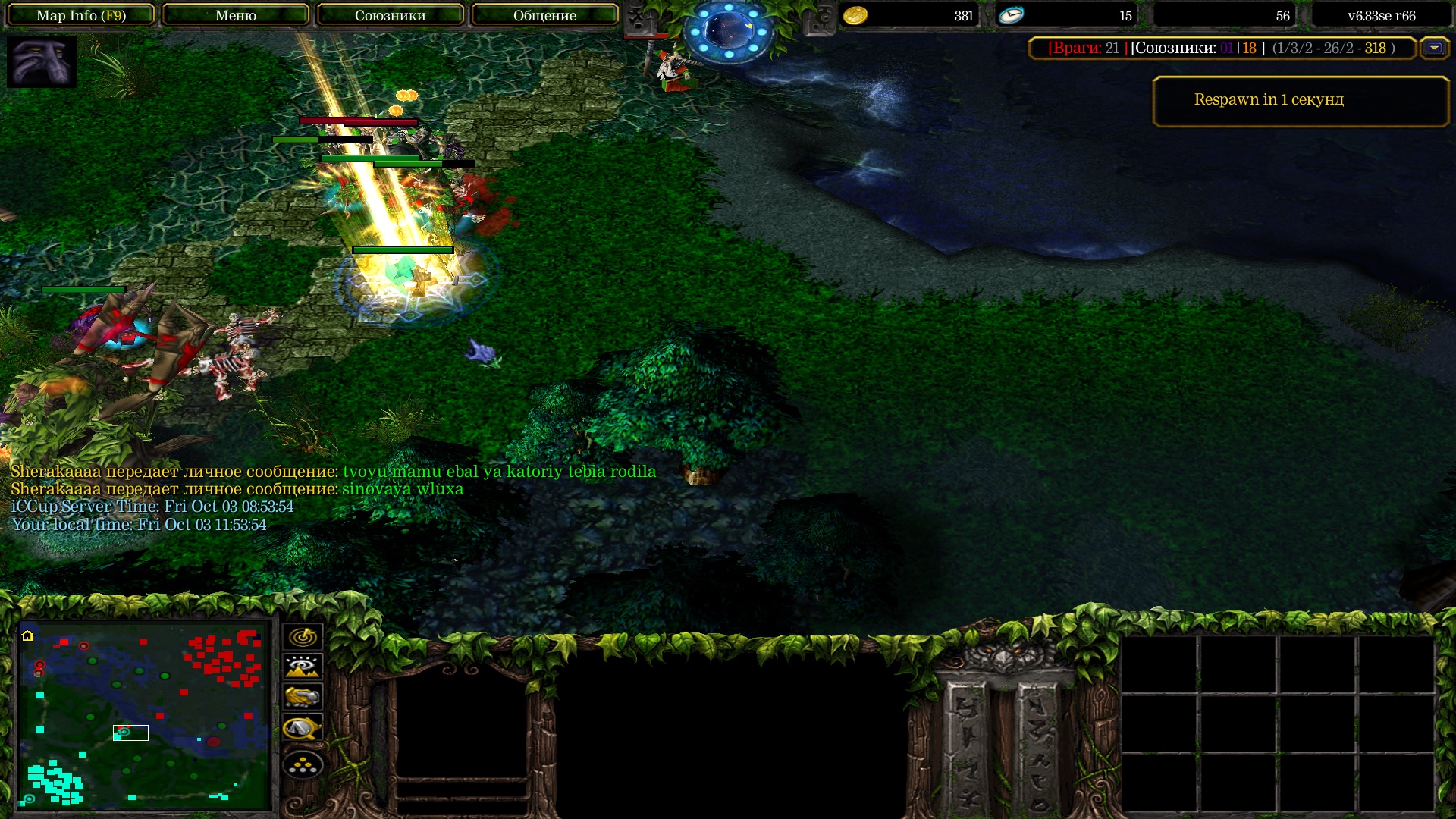Toggle creep camp display on minimap
The width and height of the screenshot is (1456, 819).
pyautogui.click(x=303, y=729)
